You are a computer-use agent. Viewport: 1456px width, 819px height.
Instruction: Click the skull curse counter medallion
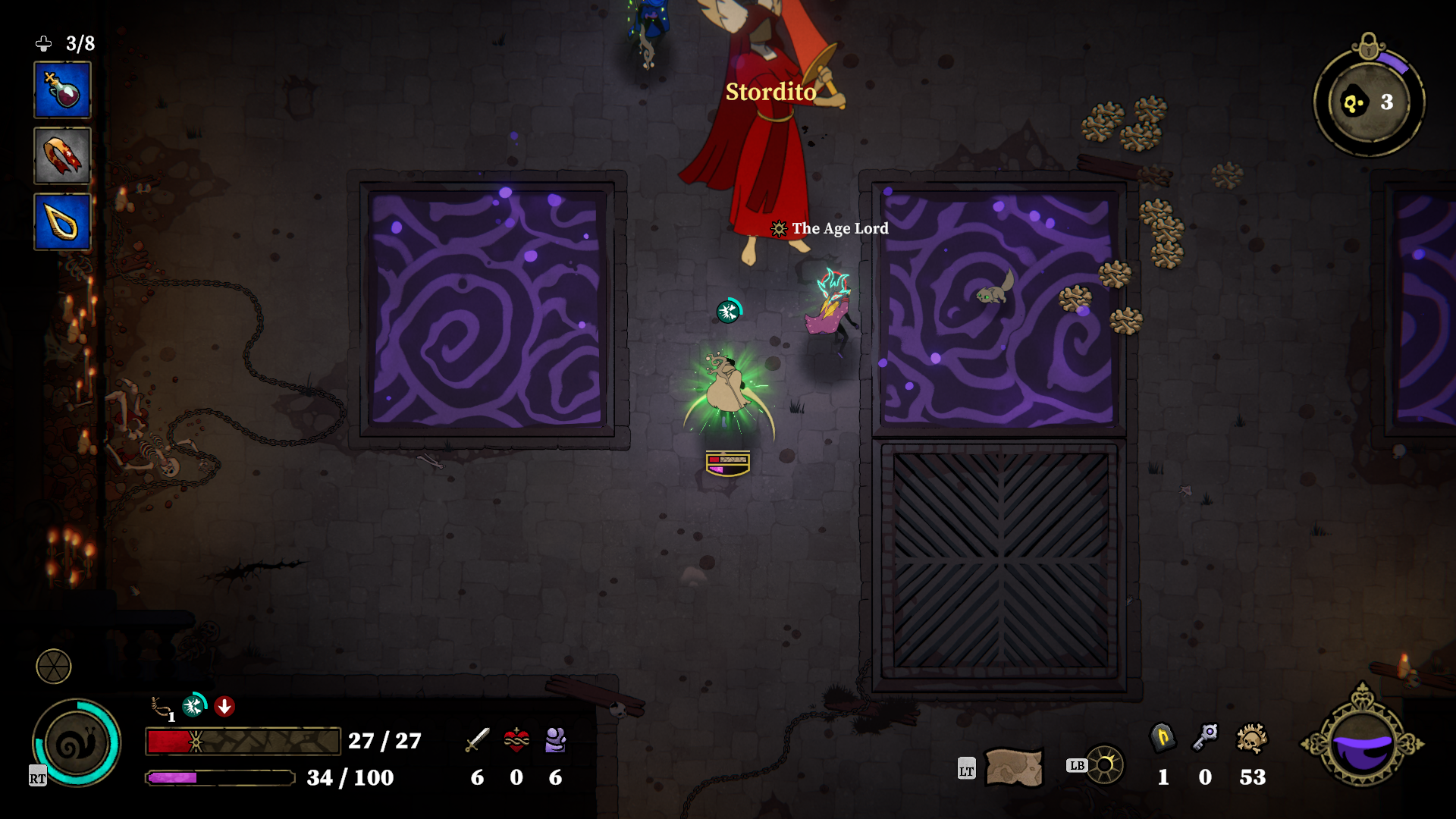(1369, 102)
